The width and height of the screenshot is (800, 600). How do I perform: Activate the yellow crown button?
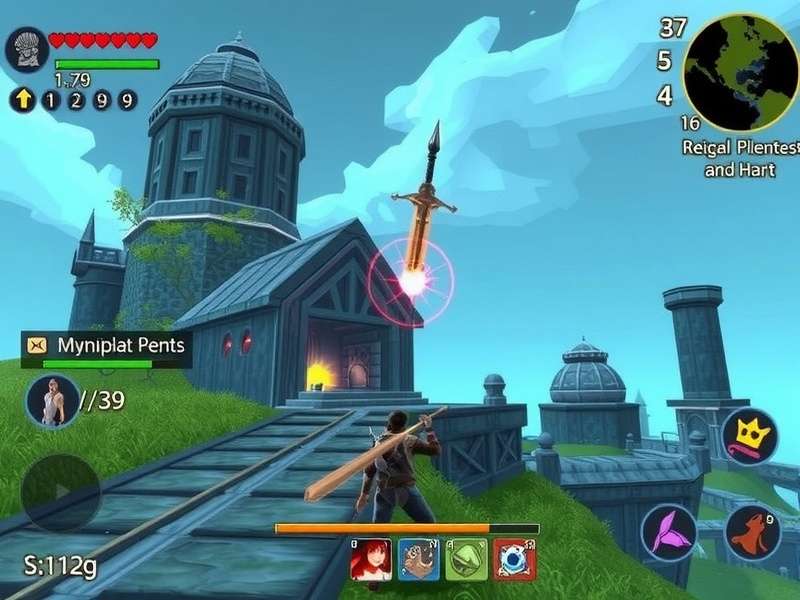(749, 437)
